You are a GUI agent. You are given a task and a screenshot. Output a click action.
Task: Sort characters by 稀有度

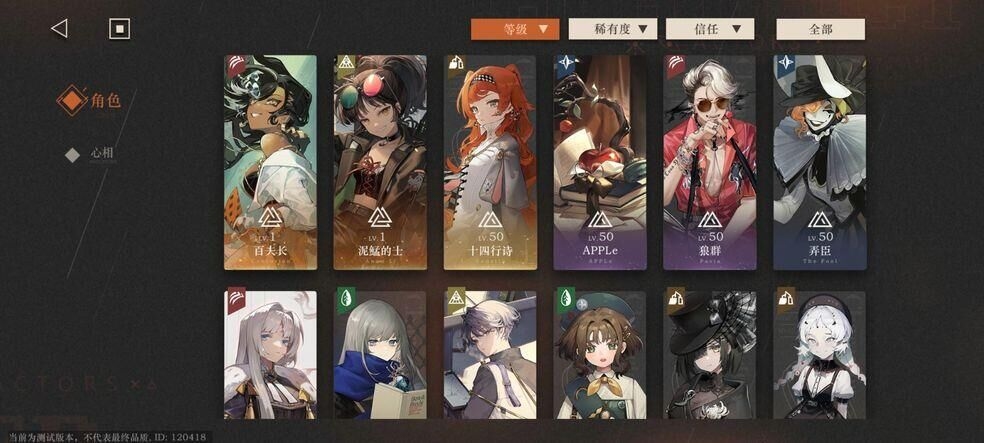click(613, 29)
